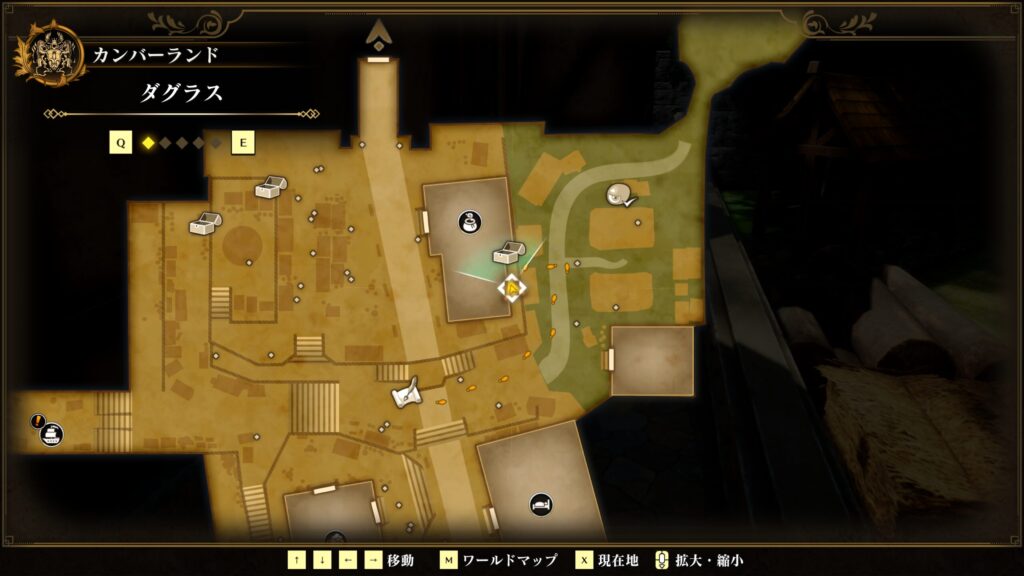1024x576 pixels.
Task: Choose the highlighted yellow area page diamond
Action: pos(148,143)
